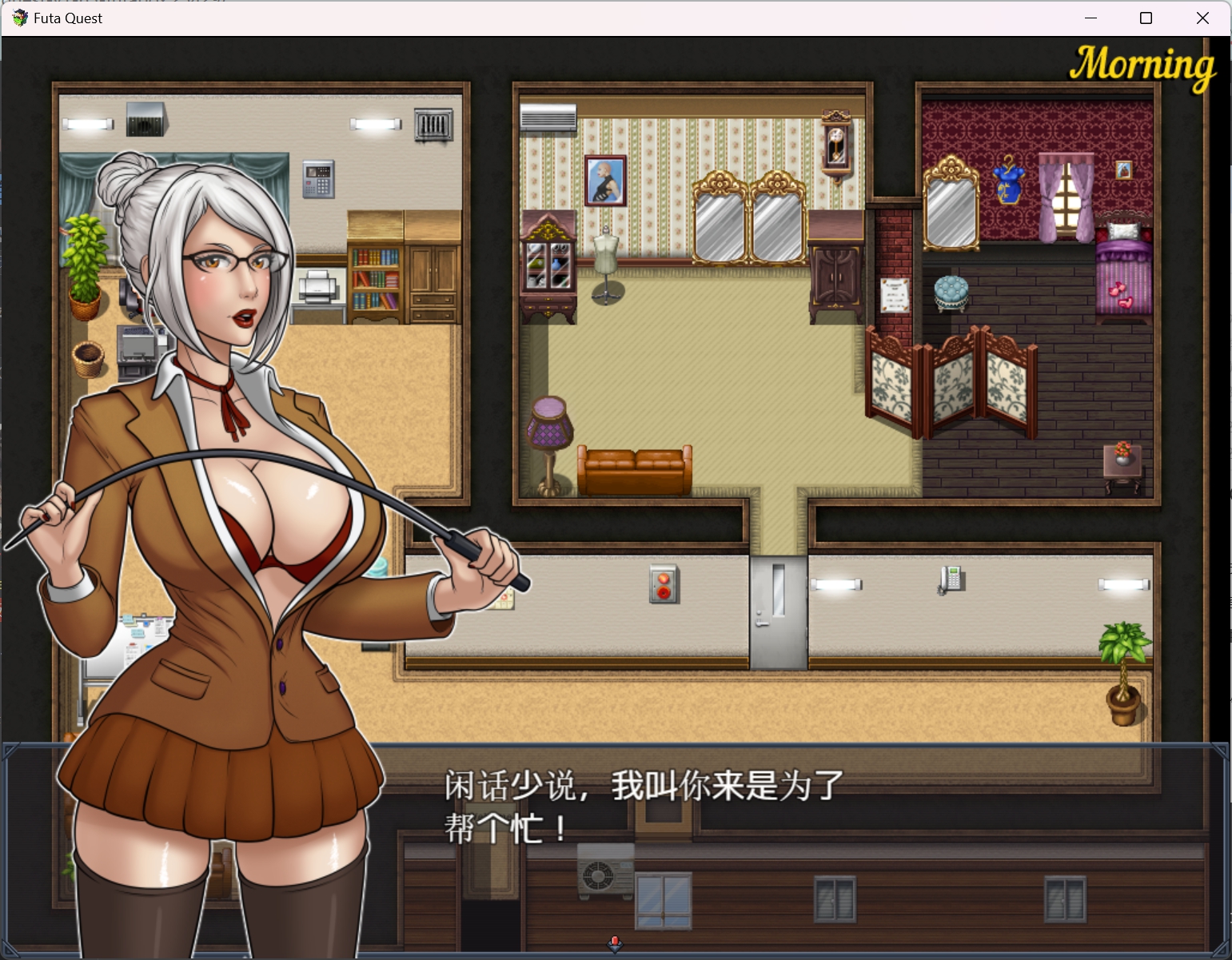
Task: Click the red alarm button on the wall
Action: [x=663, y=585]
